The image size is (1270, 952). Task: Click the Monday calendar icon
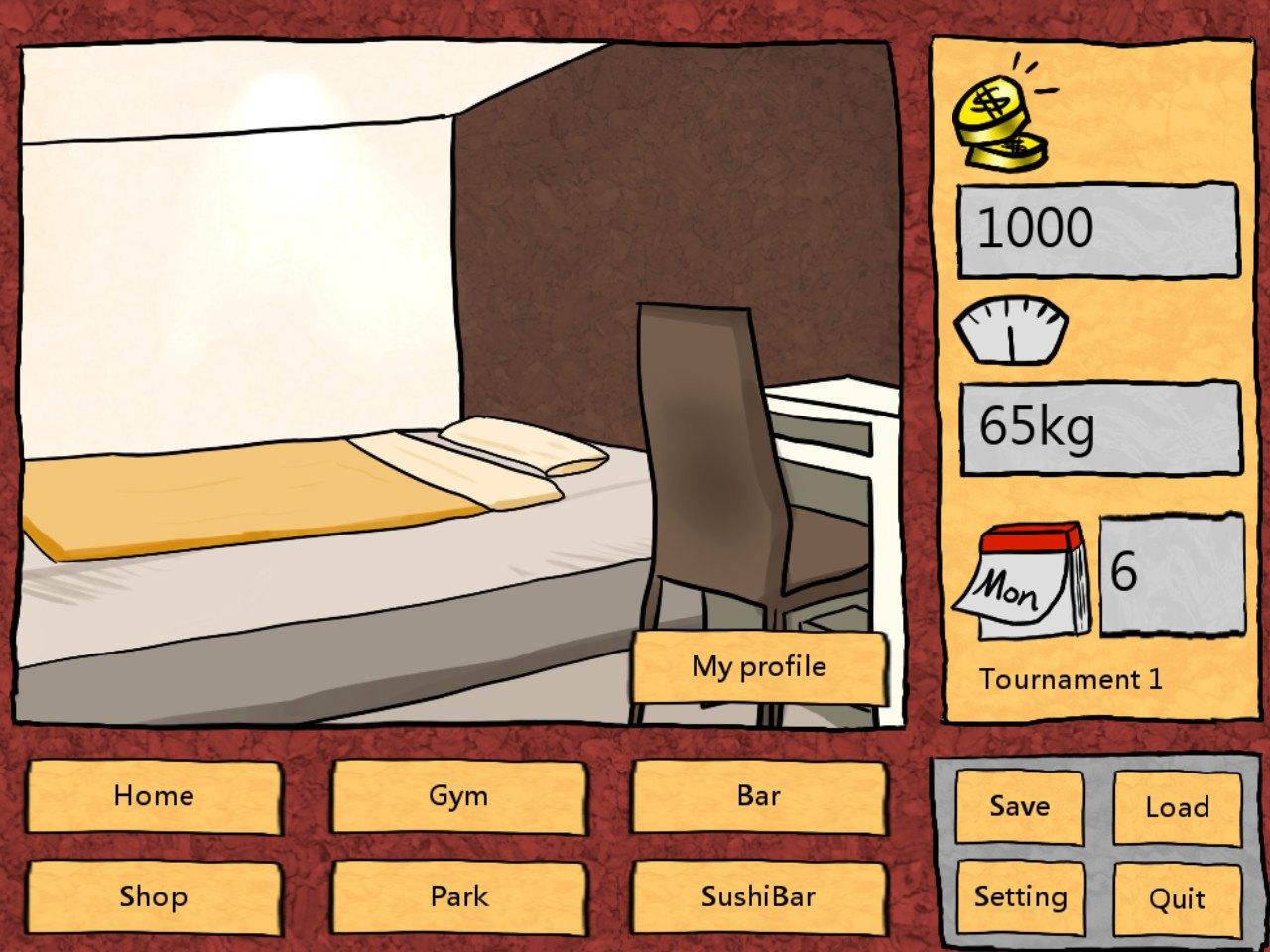pyautogui.click(x=1022, y=580)
